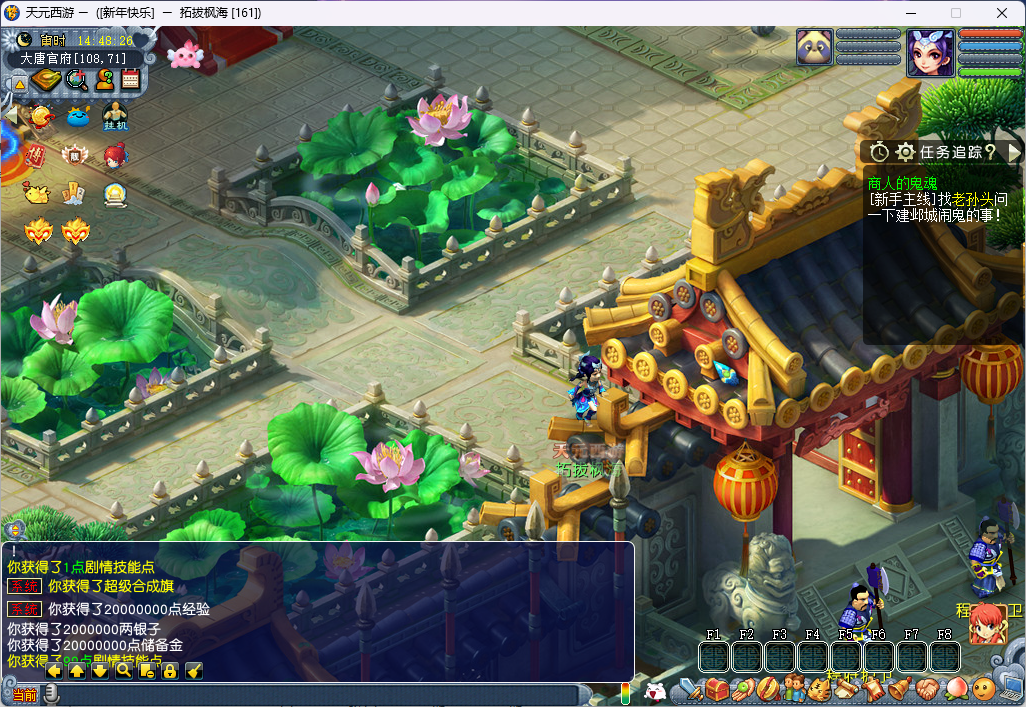
Task: Click the player character portrait
Action: (930, 53)
